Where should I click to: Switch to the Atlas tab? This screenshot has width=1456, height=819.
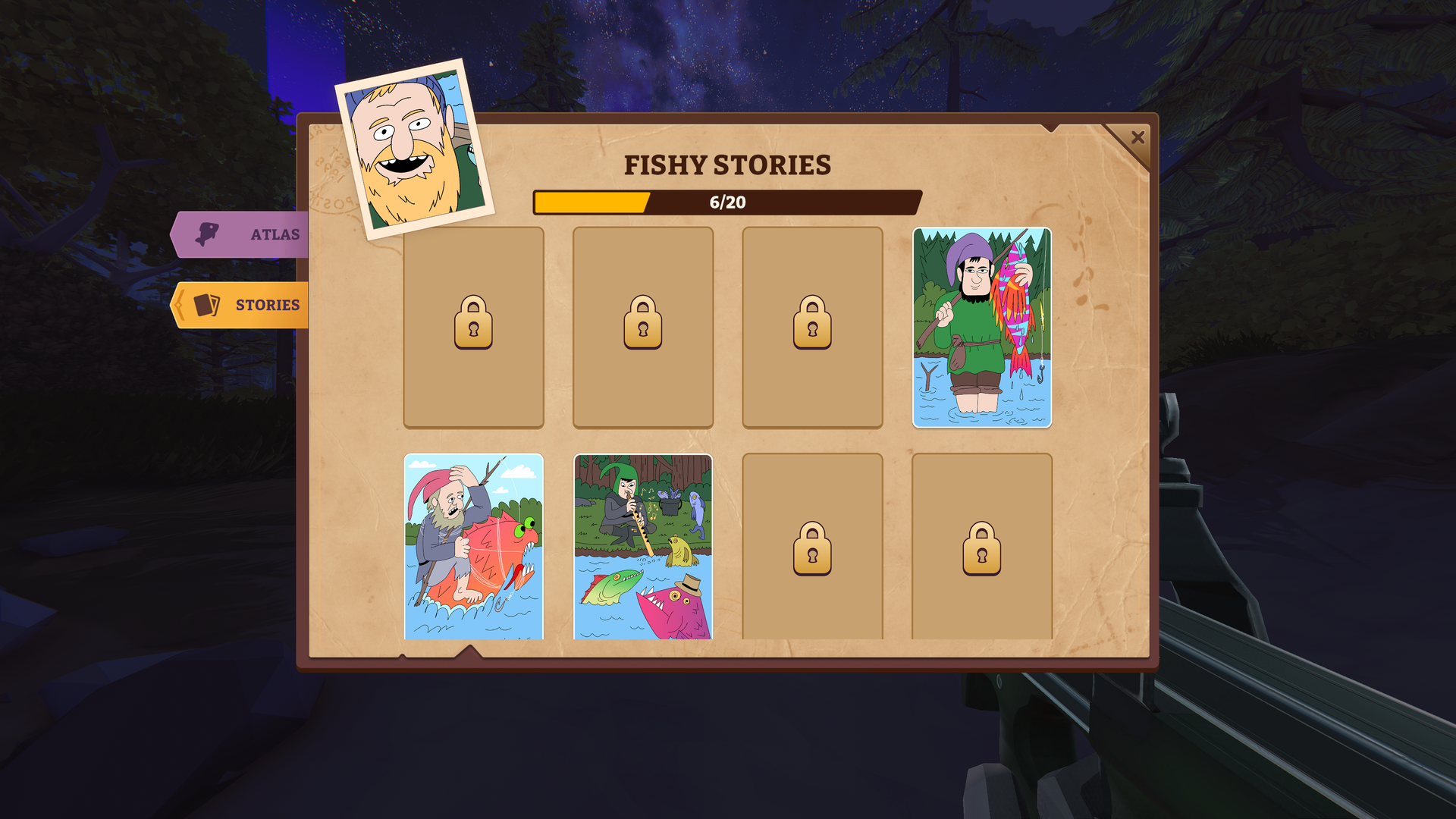click(243, 234)
